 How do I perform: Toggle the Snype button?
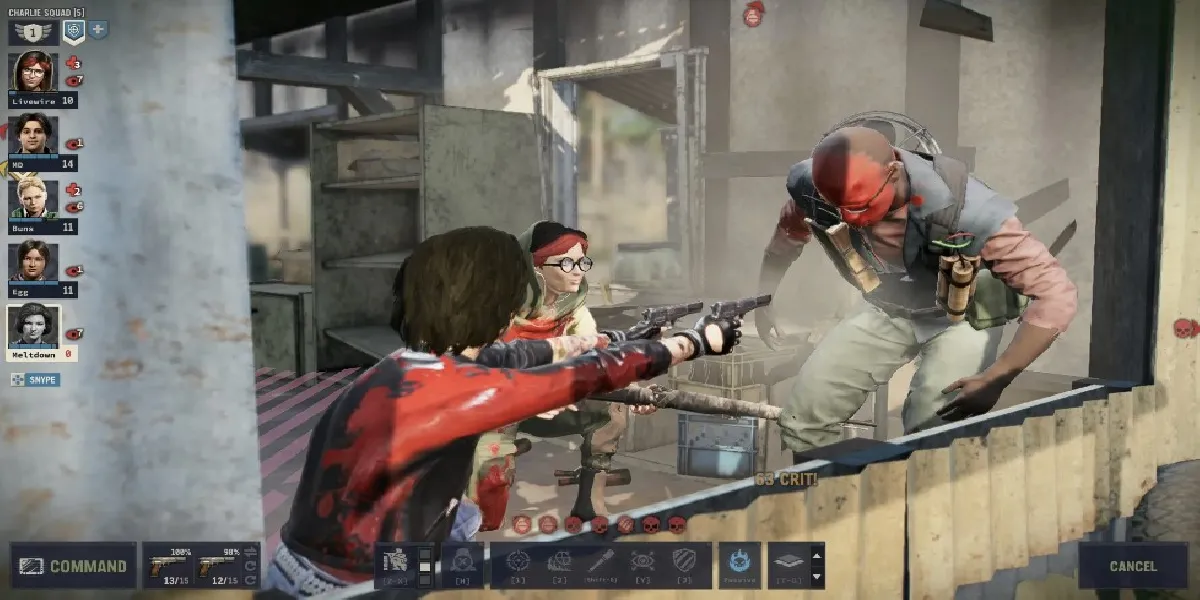tap(36, 380)
